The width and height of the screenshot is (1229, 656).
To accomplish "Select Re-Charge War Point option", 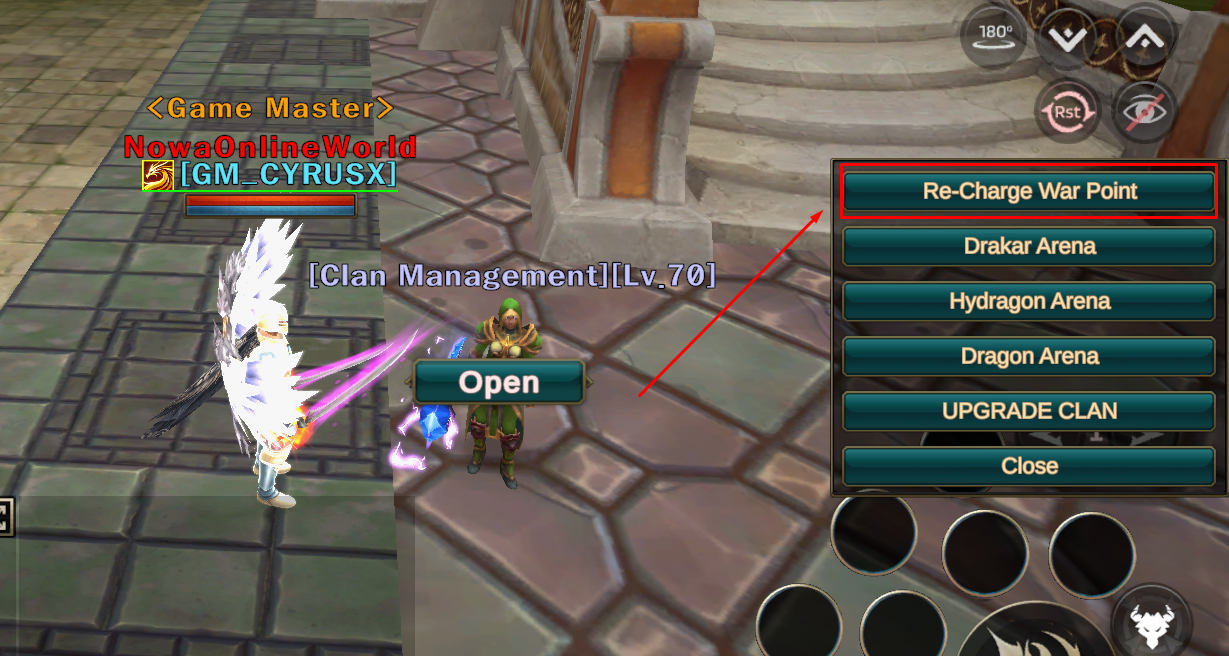I will (x=1029, y=191).
